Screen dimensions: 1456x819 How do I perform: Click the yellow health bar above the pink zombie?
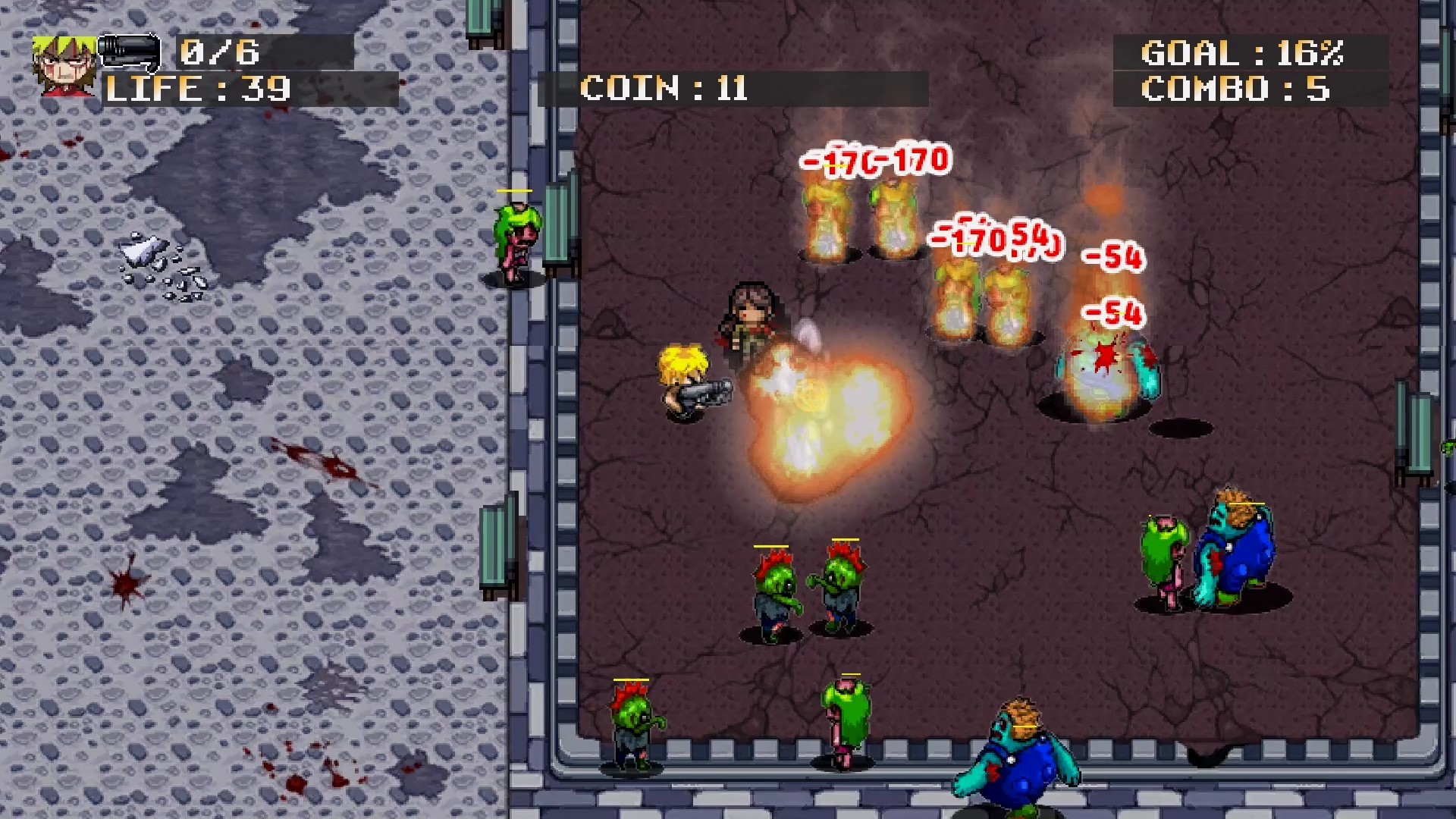(x=516, y=192)
